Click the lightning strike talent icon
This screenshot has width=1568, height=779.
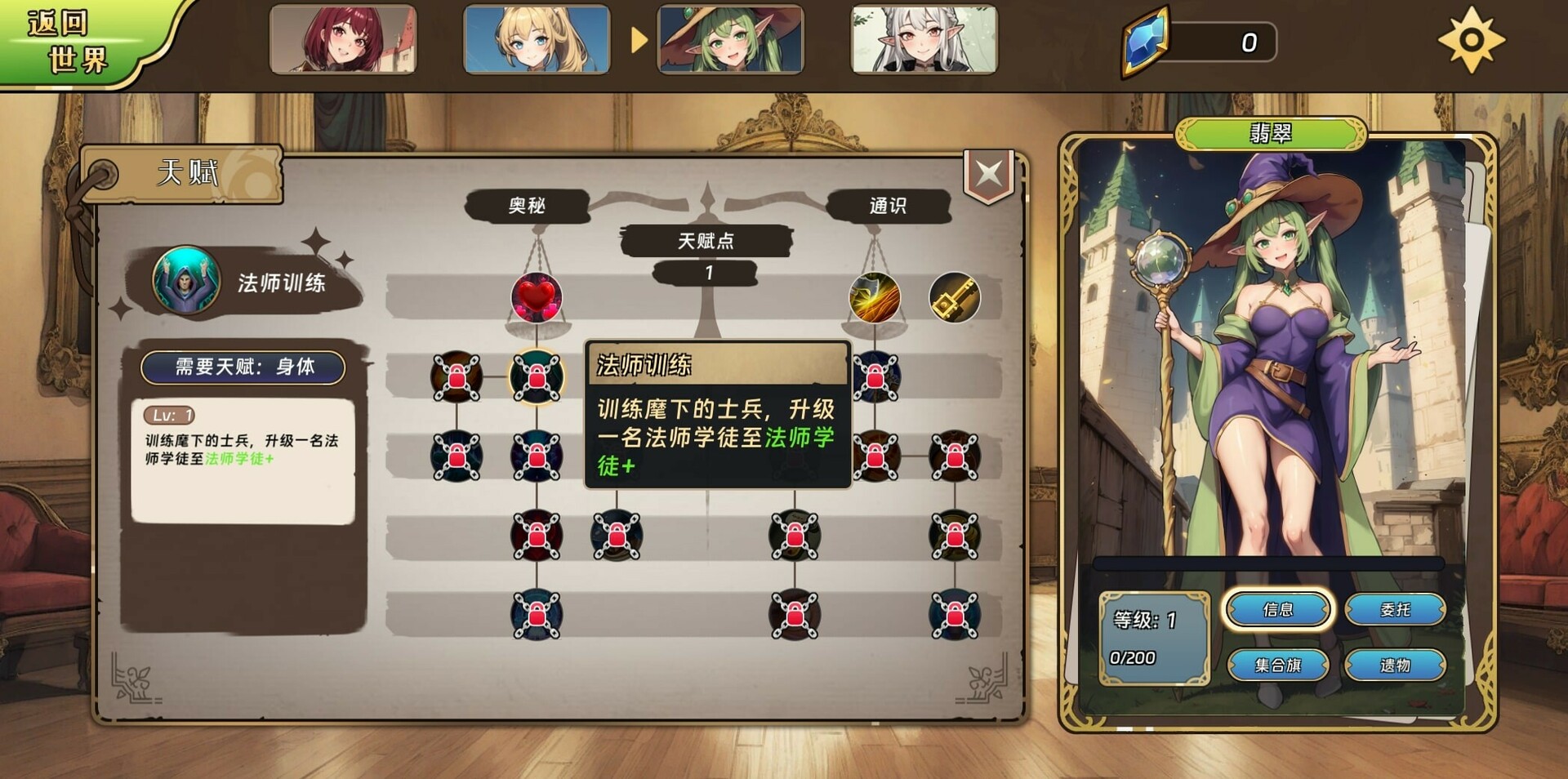[875, 298]
